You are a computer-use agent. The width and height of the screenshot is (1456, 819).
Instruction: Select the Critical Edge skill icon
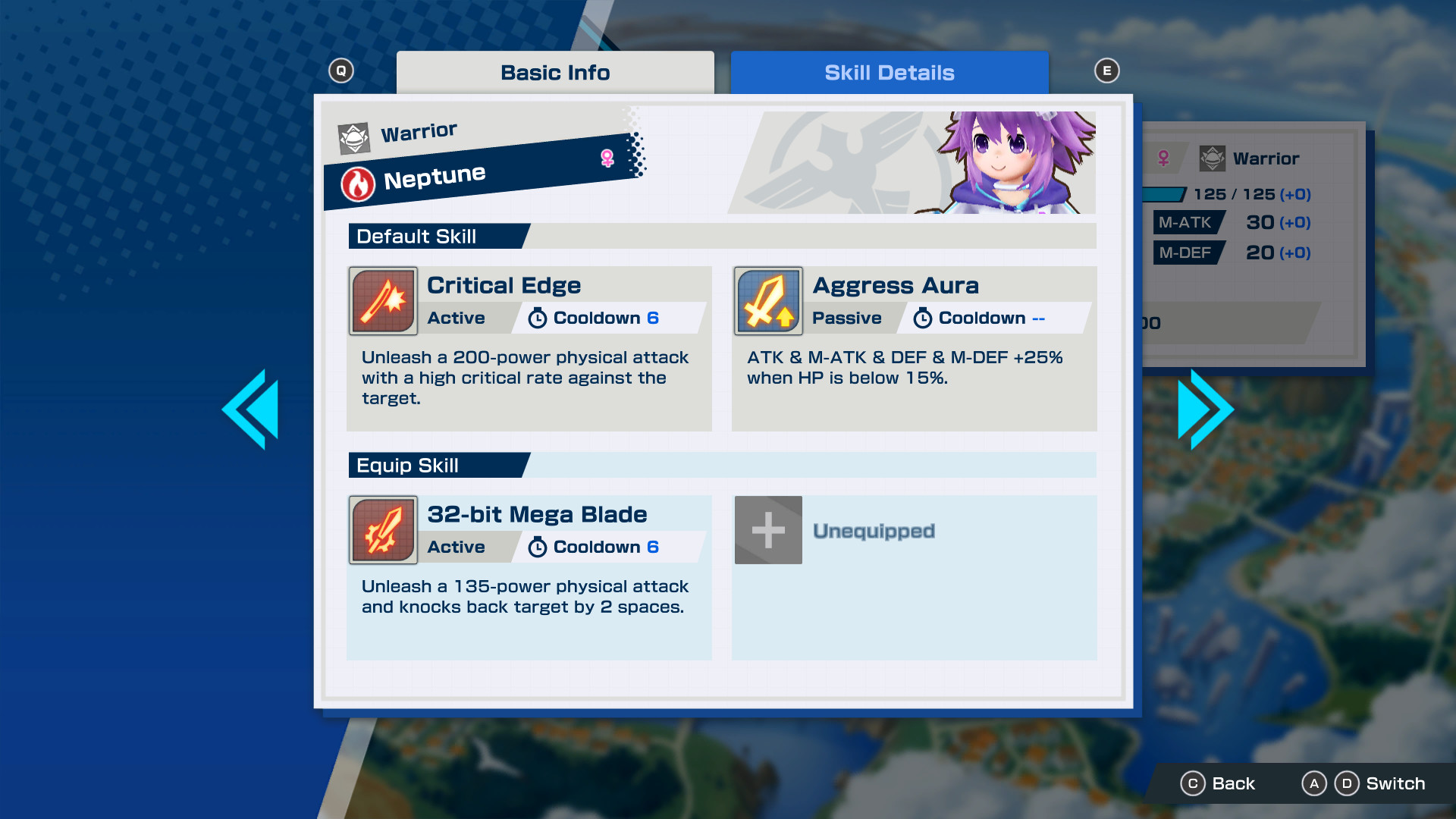click(383, 301)
